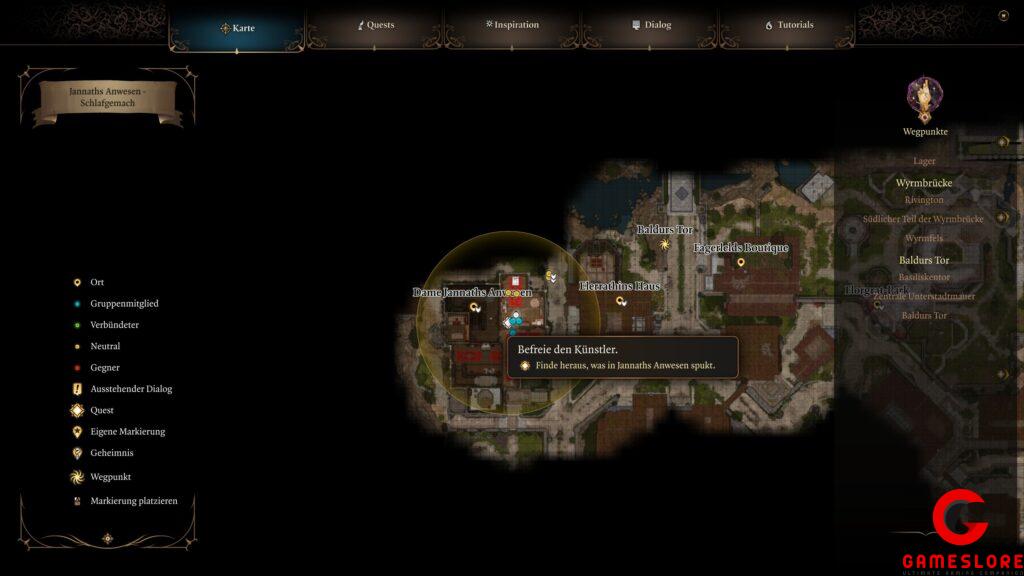Image resolution: width=1024 pixels, height=576 pixels.
Task: Switch to the Quests tab
Action: (x=376, y=25)
